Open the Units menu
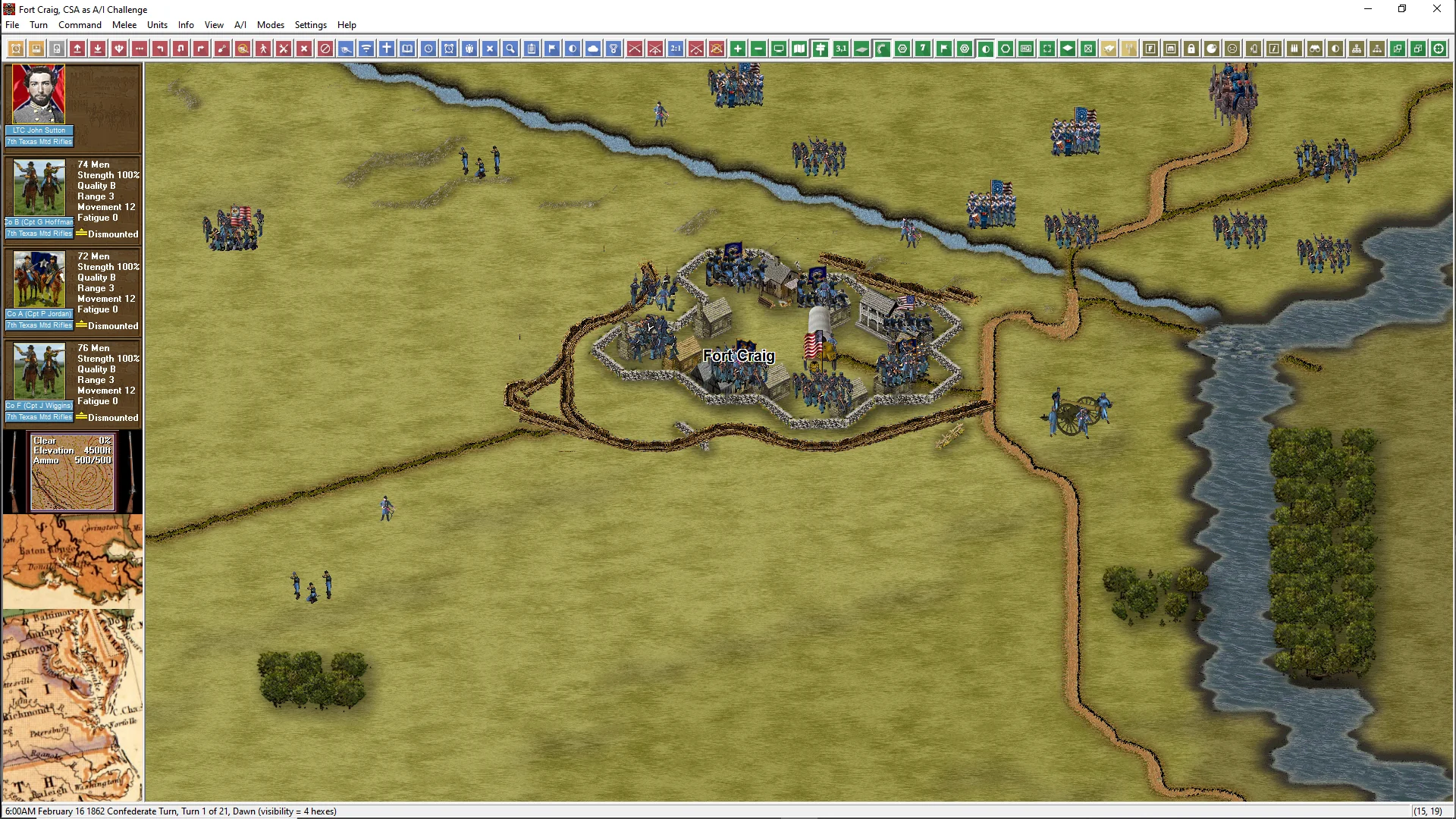Image resolution: width=1456 pixels, height=819 pixels. [x=157, y=25]
